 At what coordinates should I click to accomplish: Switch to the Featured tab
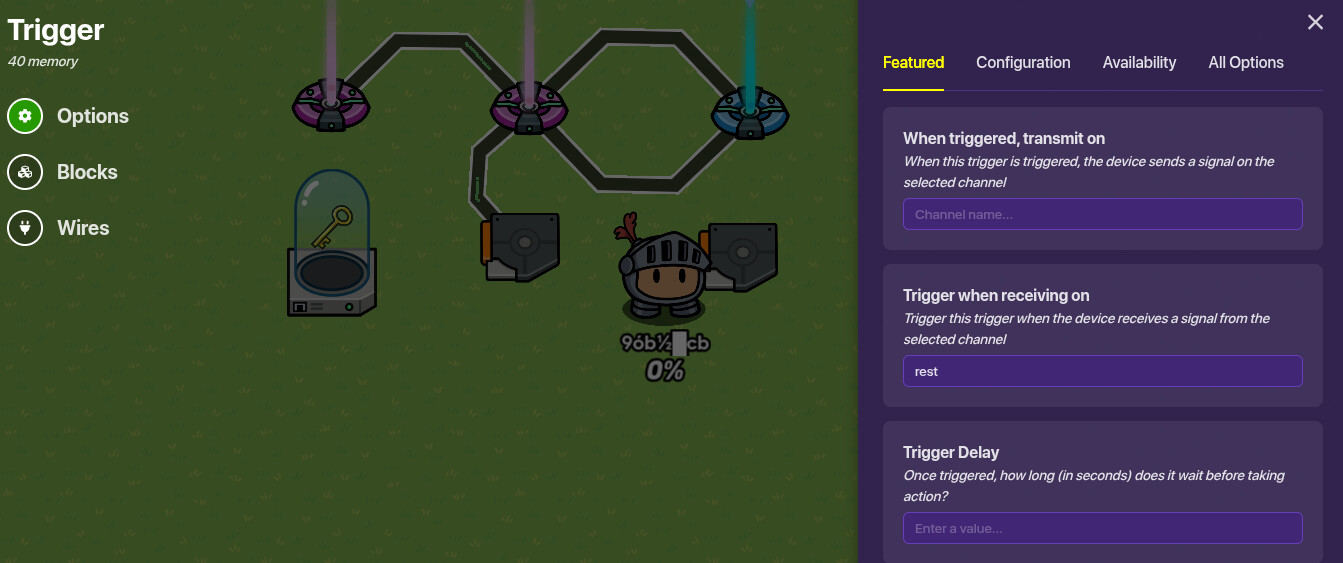click(913, 62)
